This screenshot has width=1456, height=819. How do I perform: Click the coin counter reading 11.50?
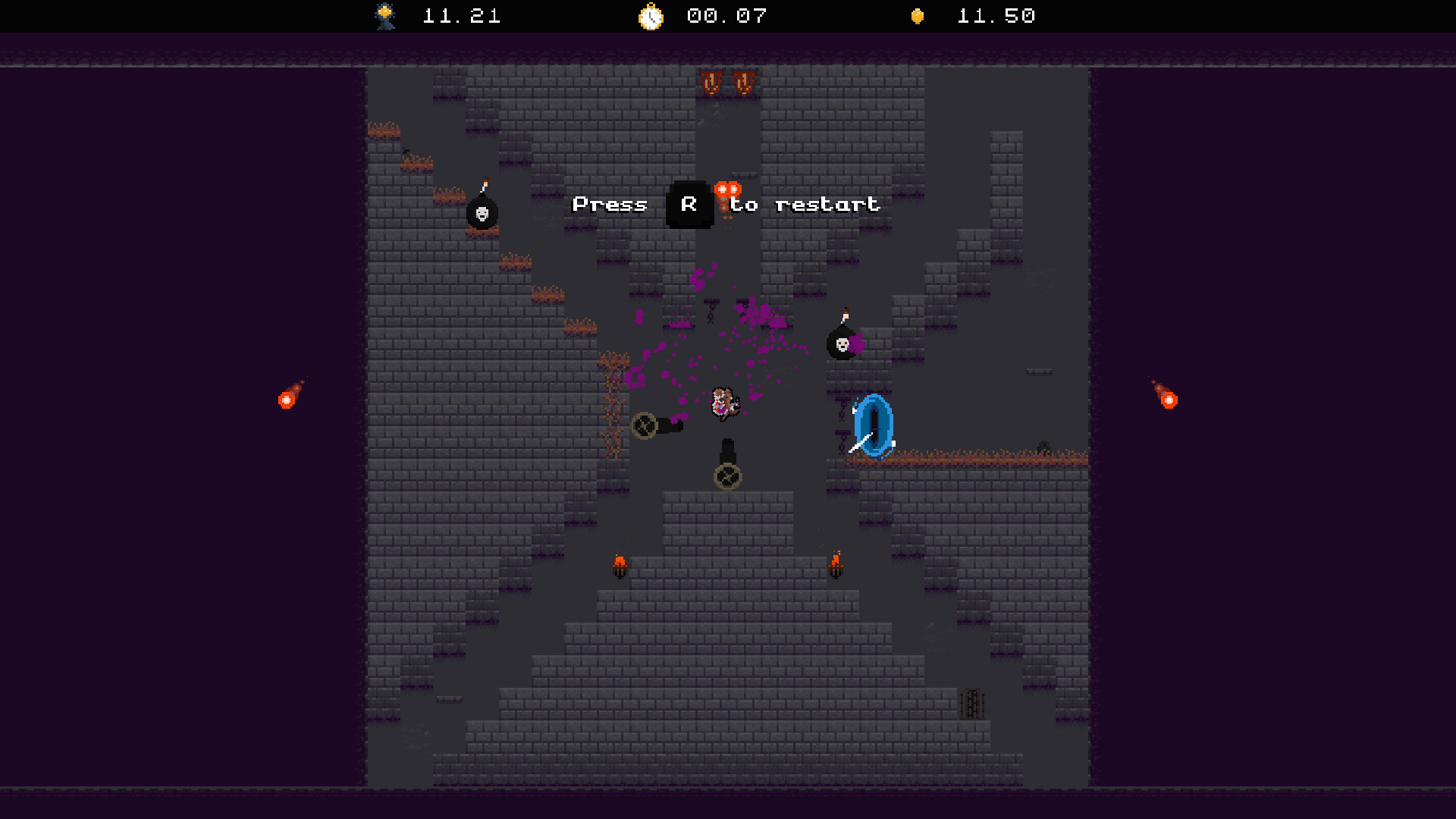[996, 16]
